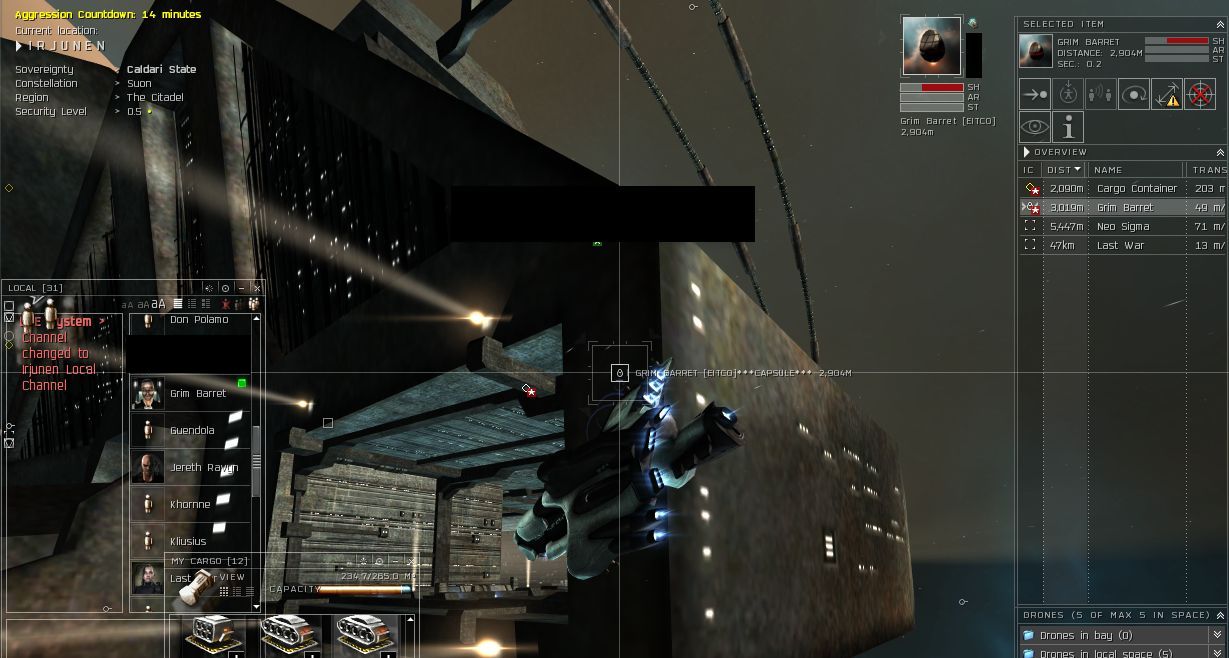Expand the Drones in bay group
Viewport: 1229px width, 658px height.
point(1217,635)
